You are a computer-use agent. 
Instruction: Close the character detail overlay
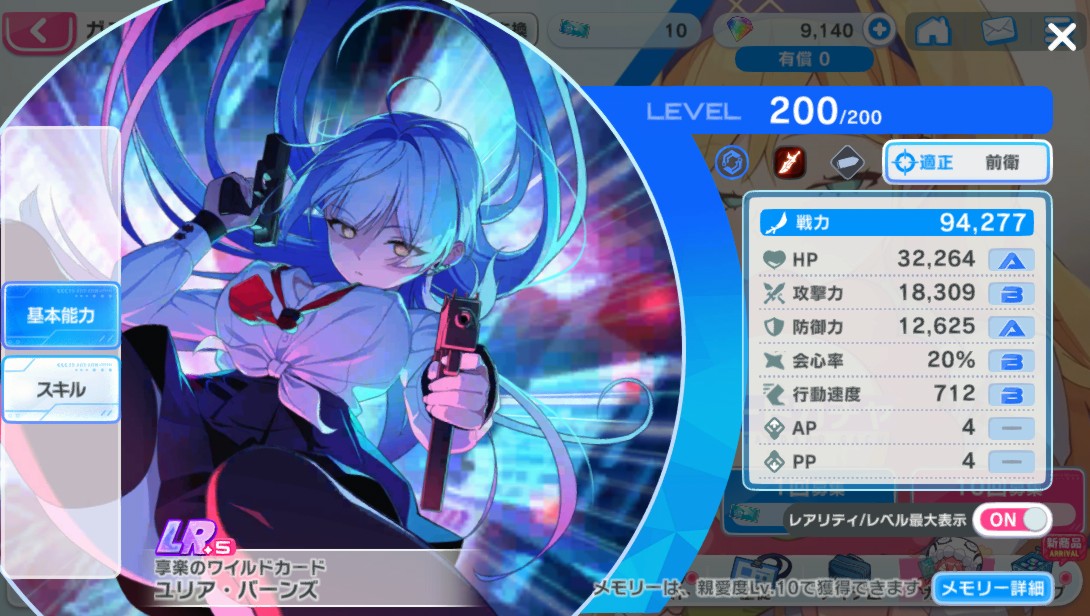1060,38
